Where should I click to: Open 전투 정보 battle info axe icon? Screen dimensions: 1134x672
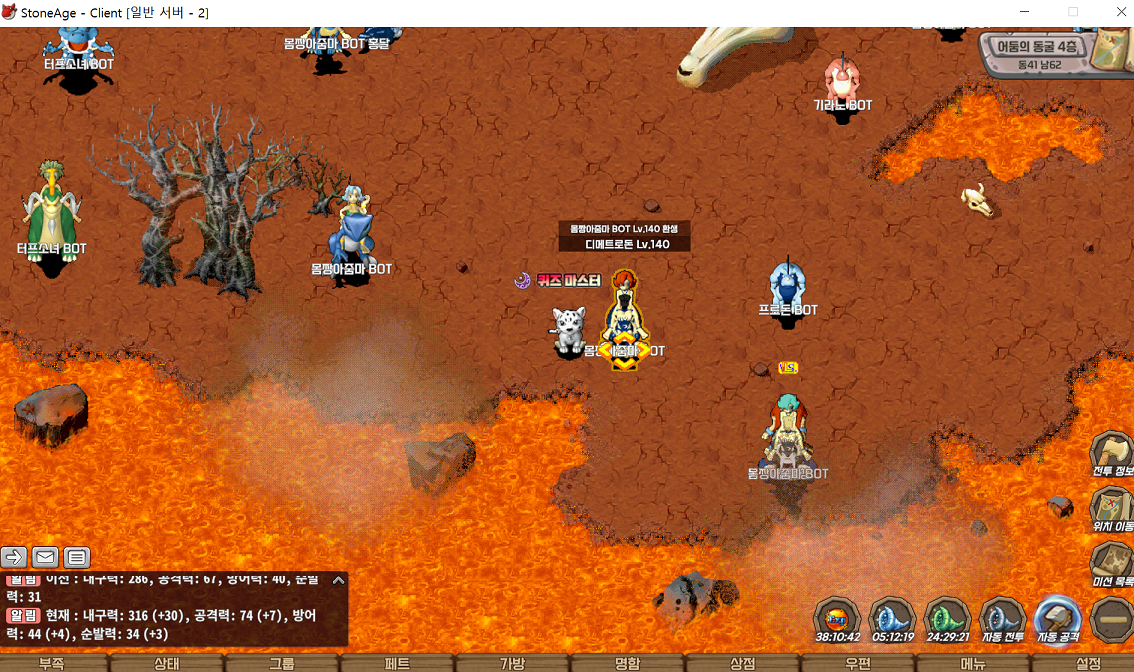point(1110,452)
